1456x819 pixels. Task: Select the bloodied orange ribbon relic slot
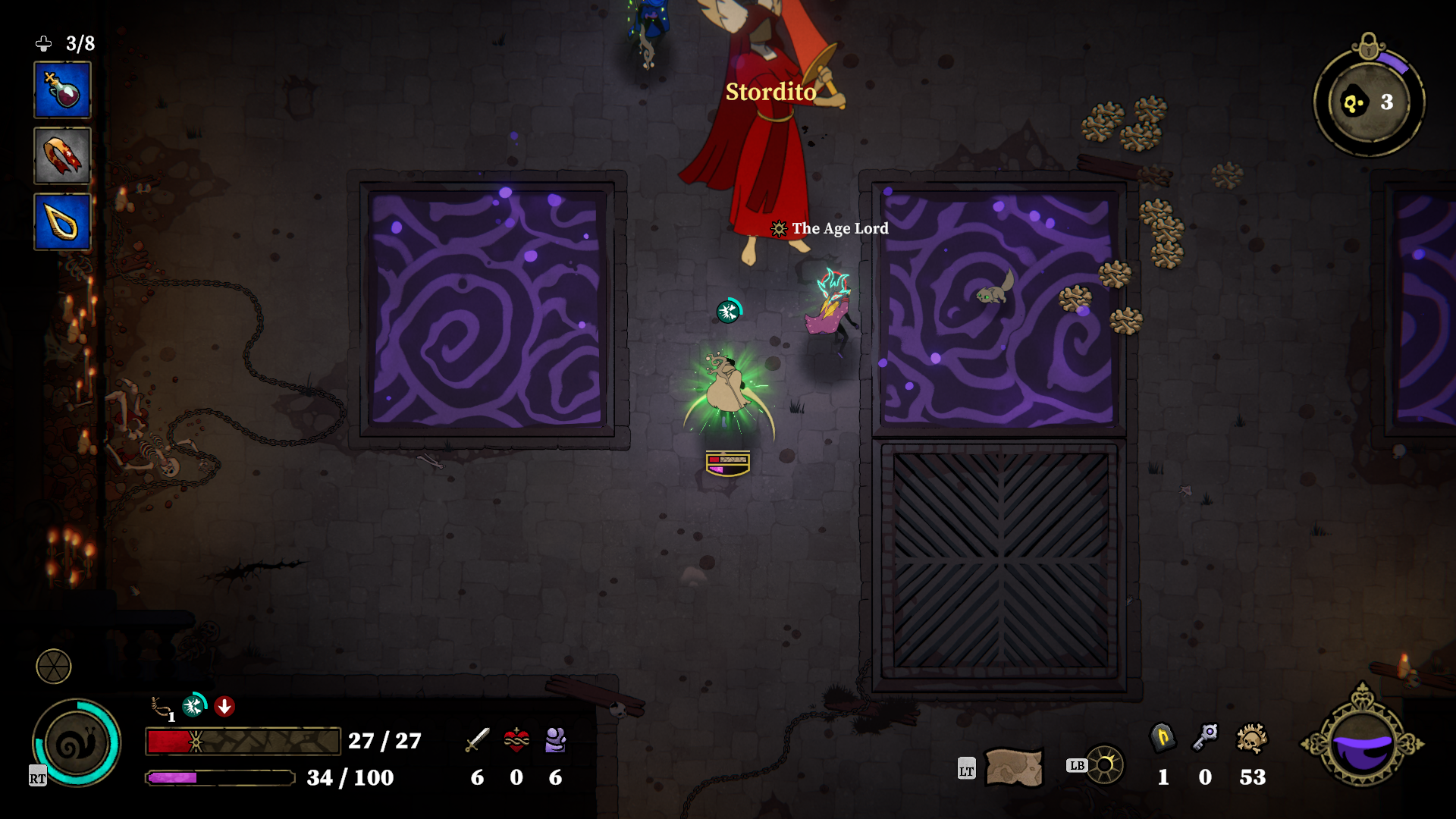62,156
